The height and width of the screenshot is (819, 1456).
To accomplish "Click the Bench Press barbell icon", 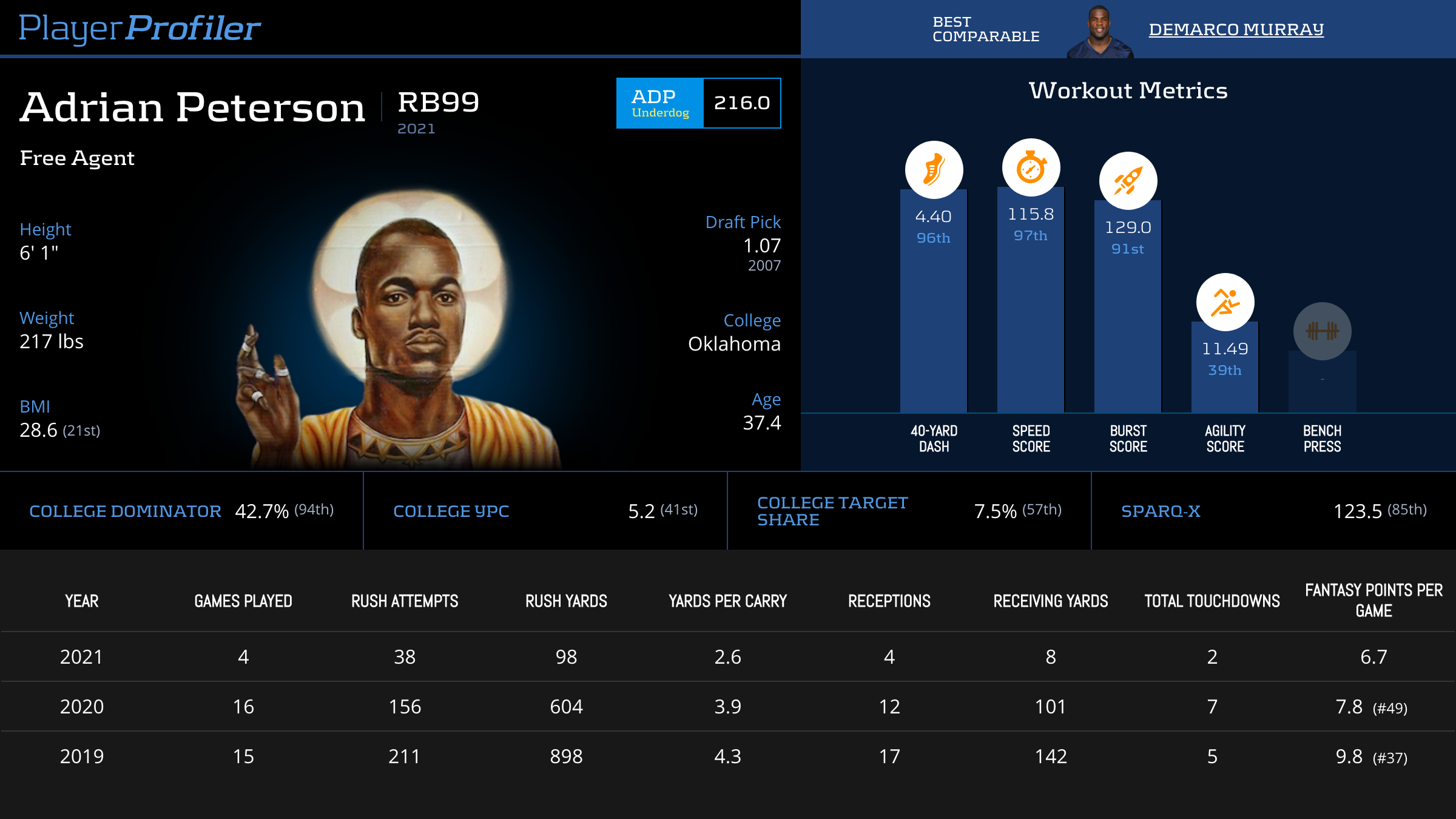I will [1322, 331].
